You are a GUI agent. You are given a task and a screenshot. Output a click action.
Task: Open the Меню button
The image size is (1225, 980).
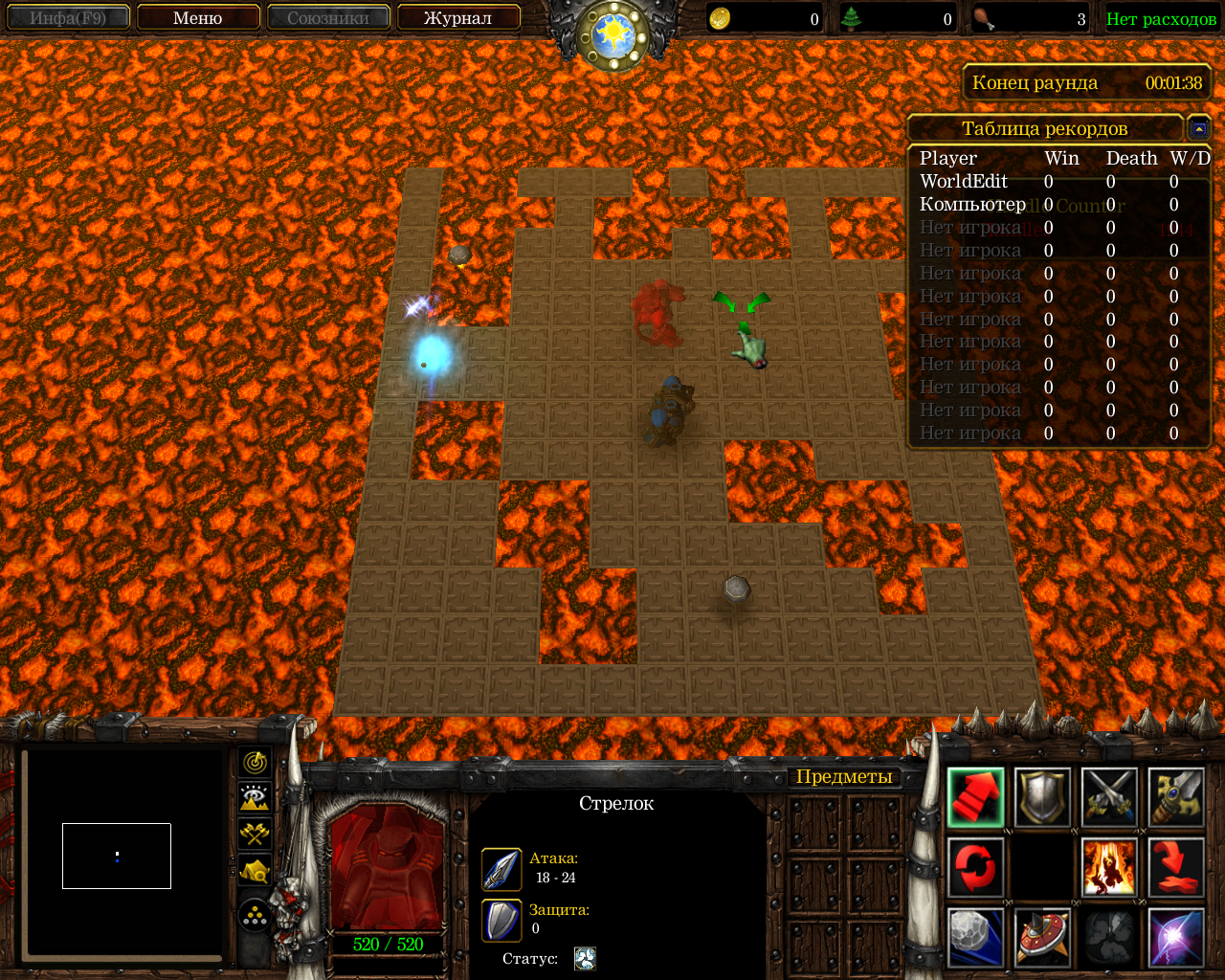[x=198, y=18]
